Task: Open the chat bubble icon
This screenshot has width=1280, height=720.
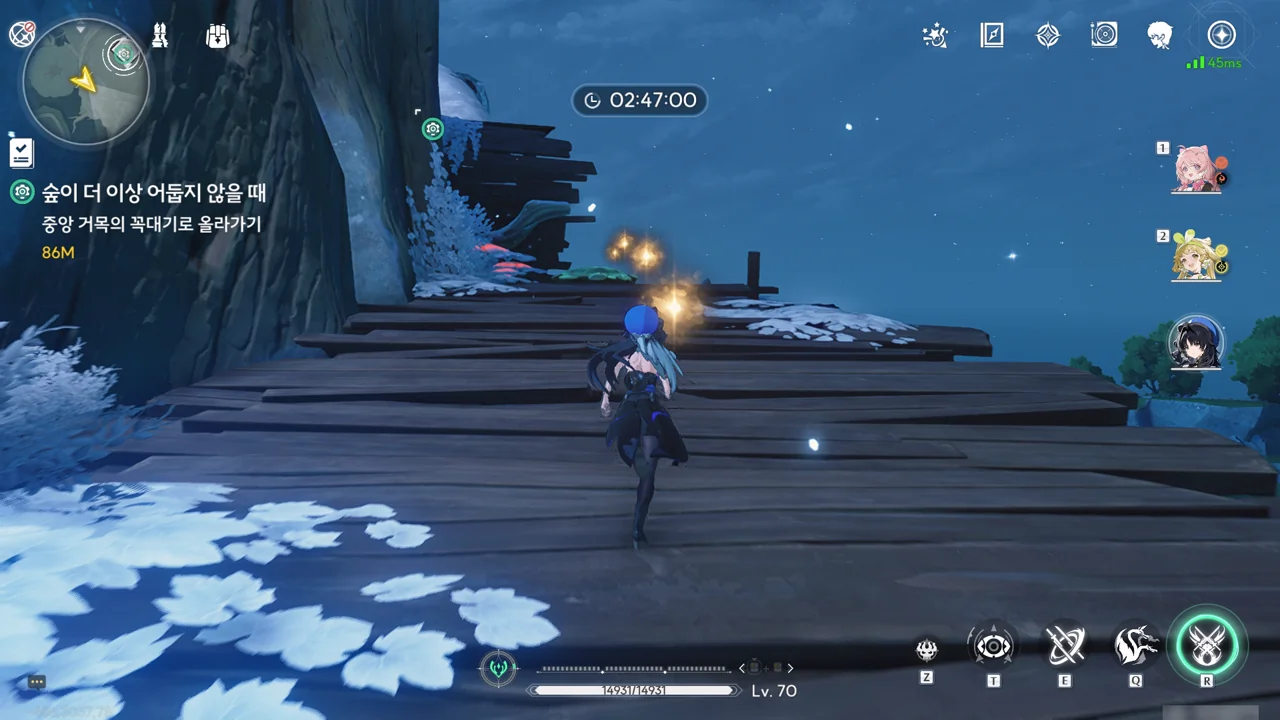Action: point(37,682)
